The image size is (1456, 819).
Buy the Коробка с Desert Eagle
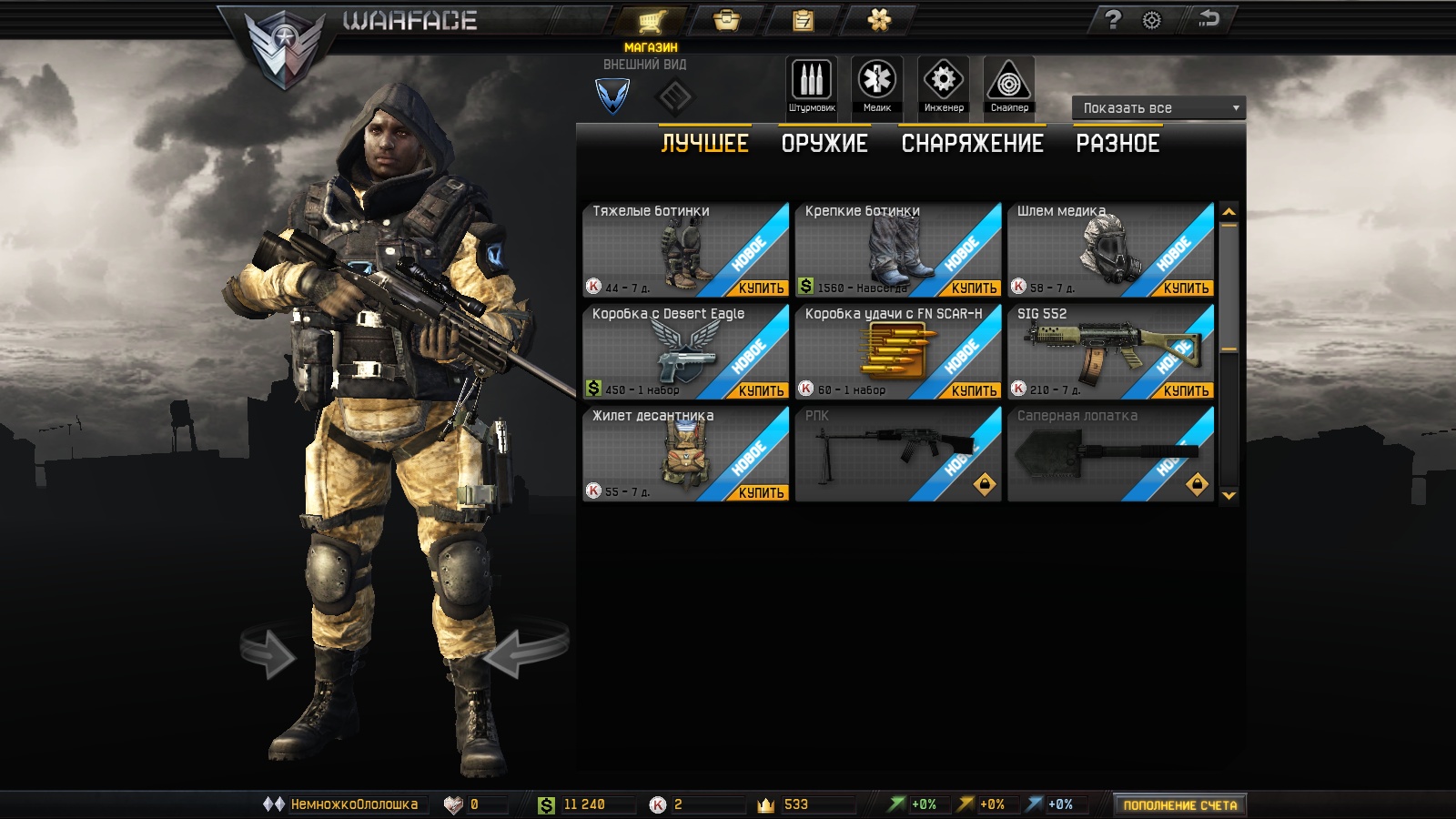[x=761, y=391]
